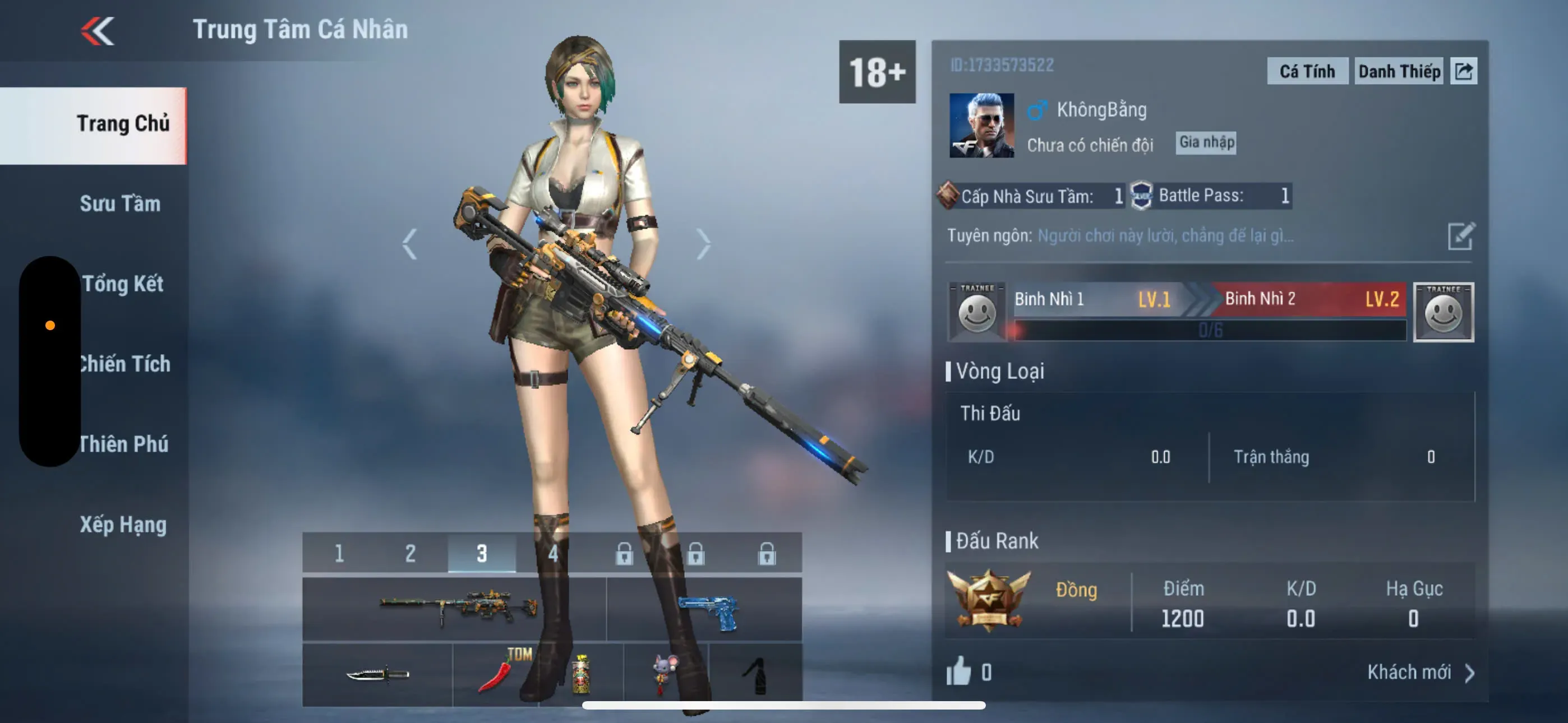
Task: Switch to loadout tab 1
Action: tap(339, 553)
